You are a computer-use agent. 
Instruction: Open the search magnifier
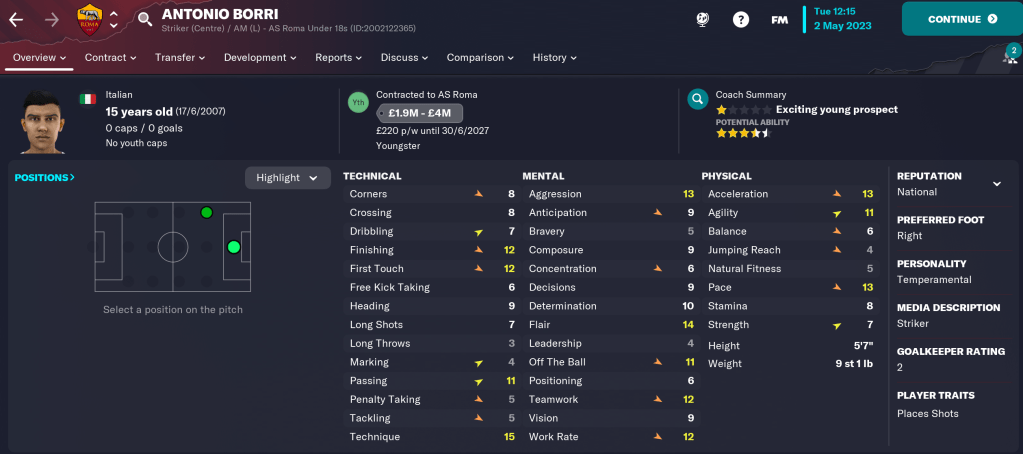pos(145,19)
